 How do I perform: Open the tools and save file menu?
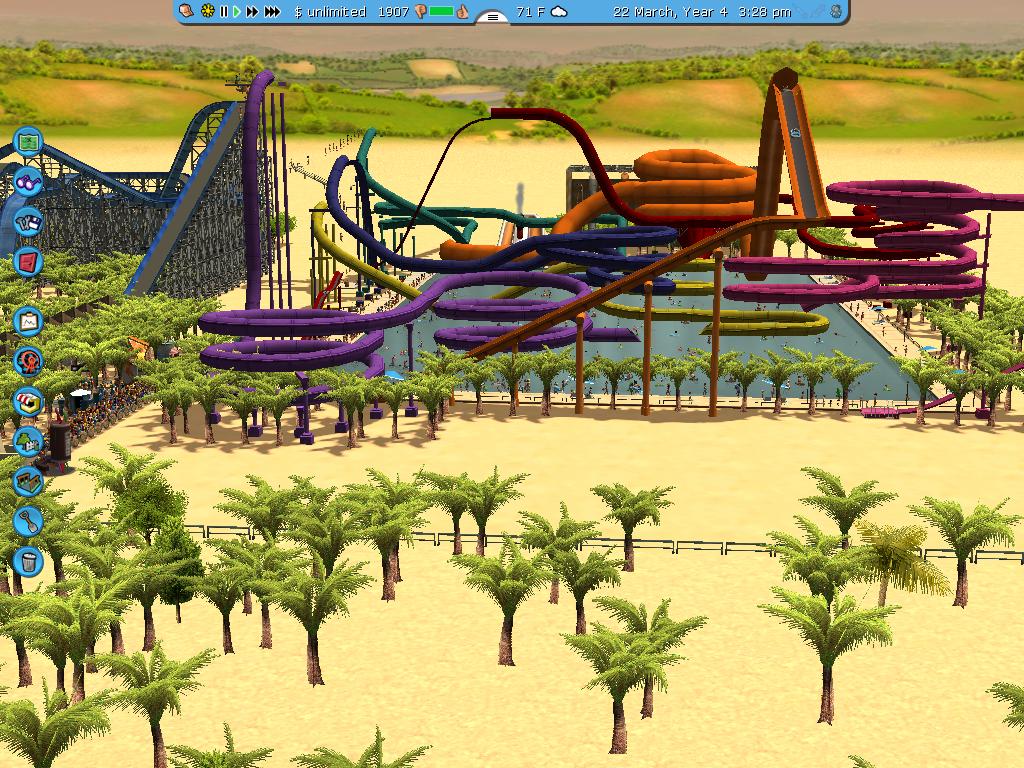coord(28,222)
